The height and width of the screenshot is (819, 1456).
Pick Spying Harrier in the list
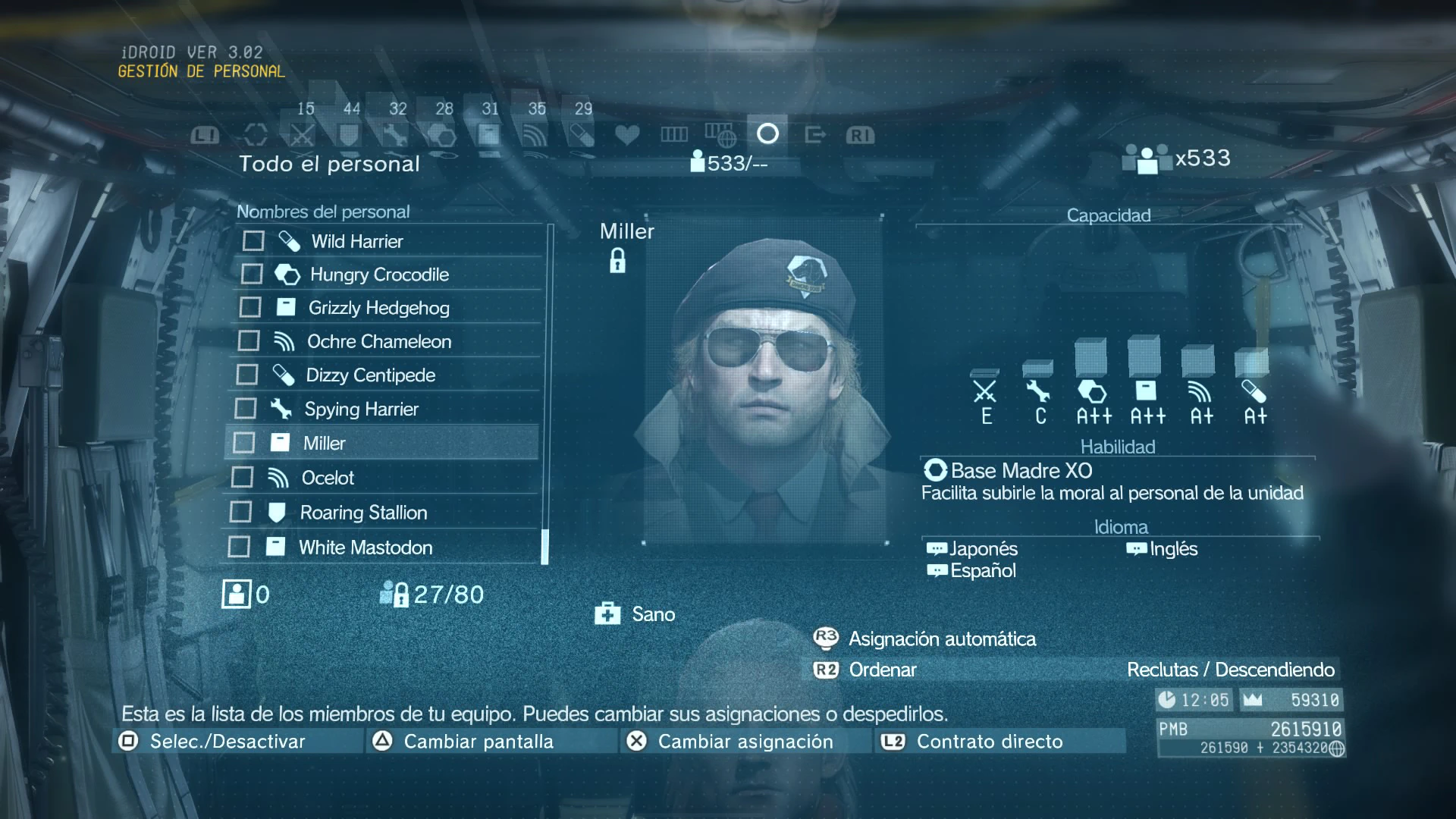pyautogui.click(x=361, y=409)
